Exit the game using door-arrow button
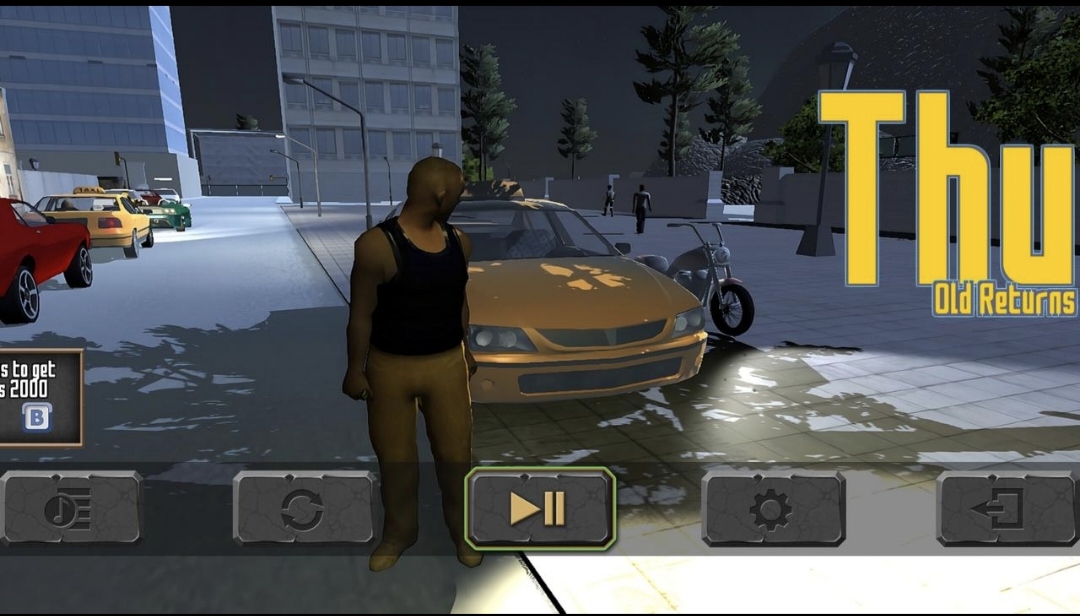This screenshot has height=616, width=1080. pos(1006,509)
